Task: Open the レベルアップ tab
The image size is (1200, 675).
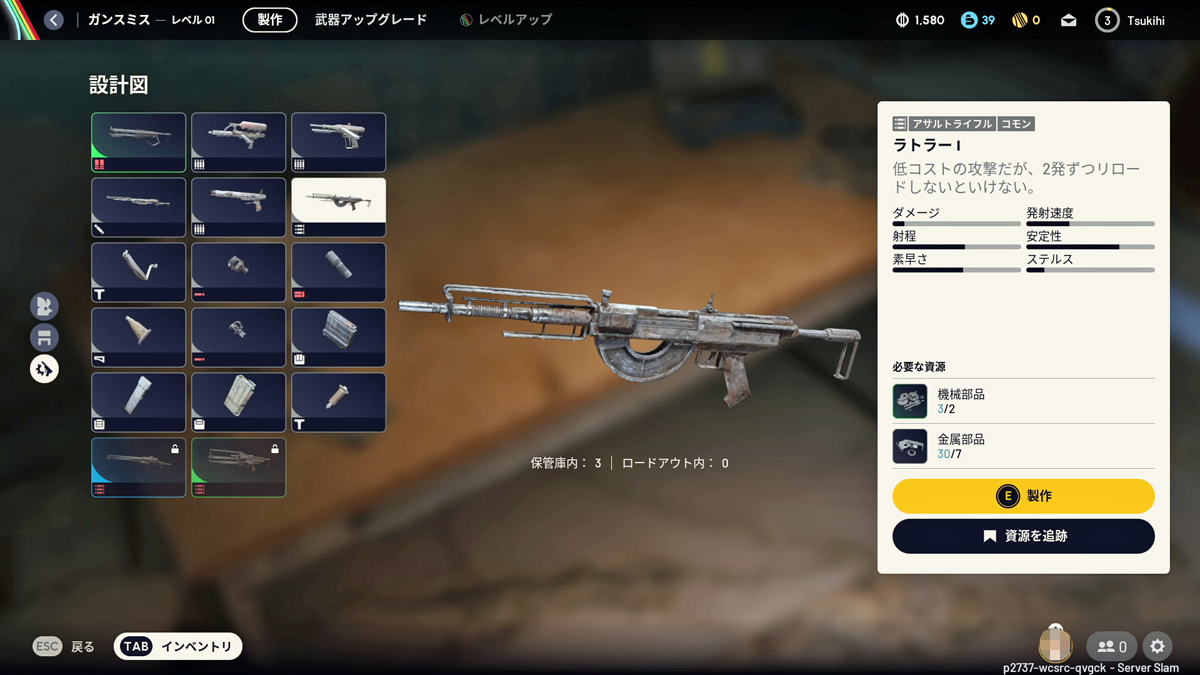Action: tap(506, 20)
